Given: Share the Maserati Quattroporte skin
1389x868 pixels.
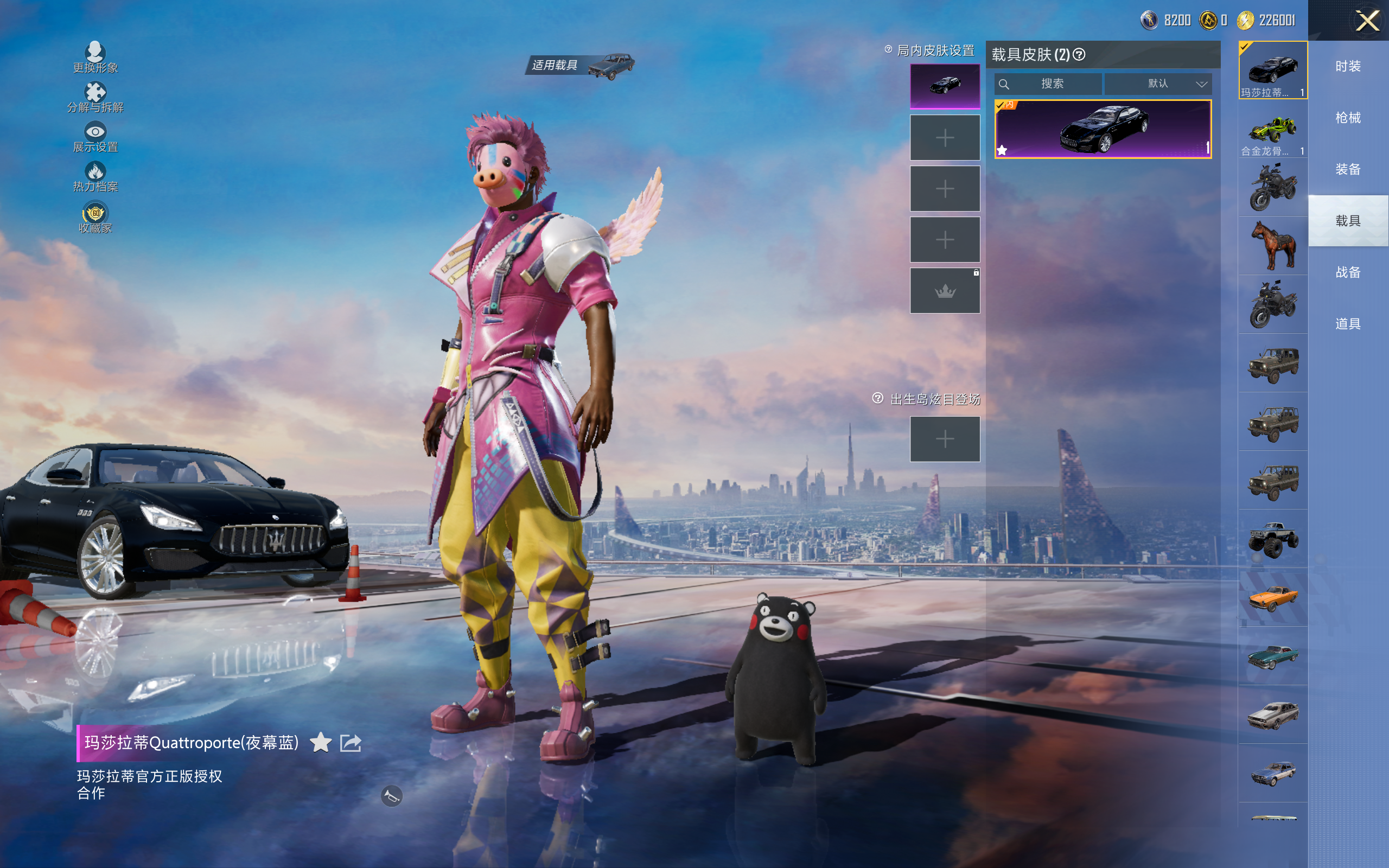Looking at the screenshot, I should pyautogui.click(x=351, y=743).
